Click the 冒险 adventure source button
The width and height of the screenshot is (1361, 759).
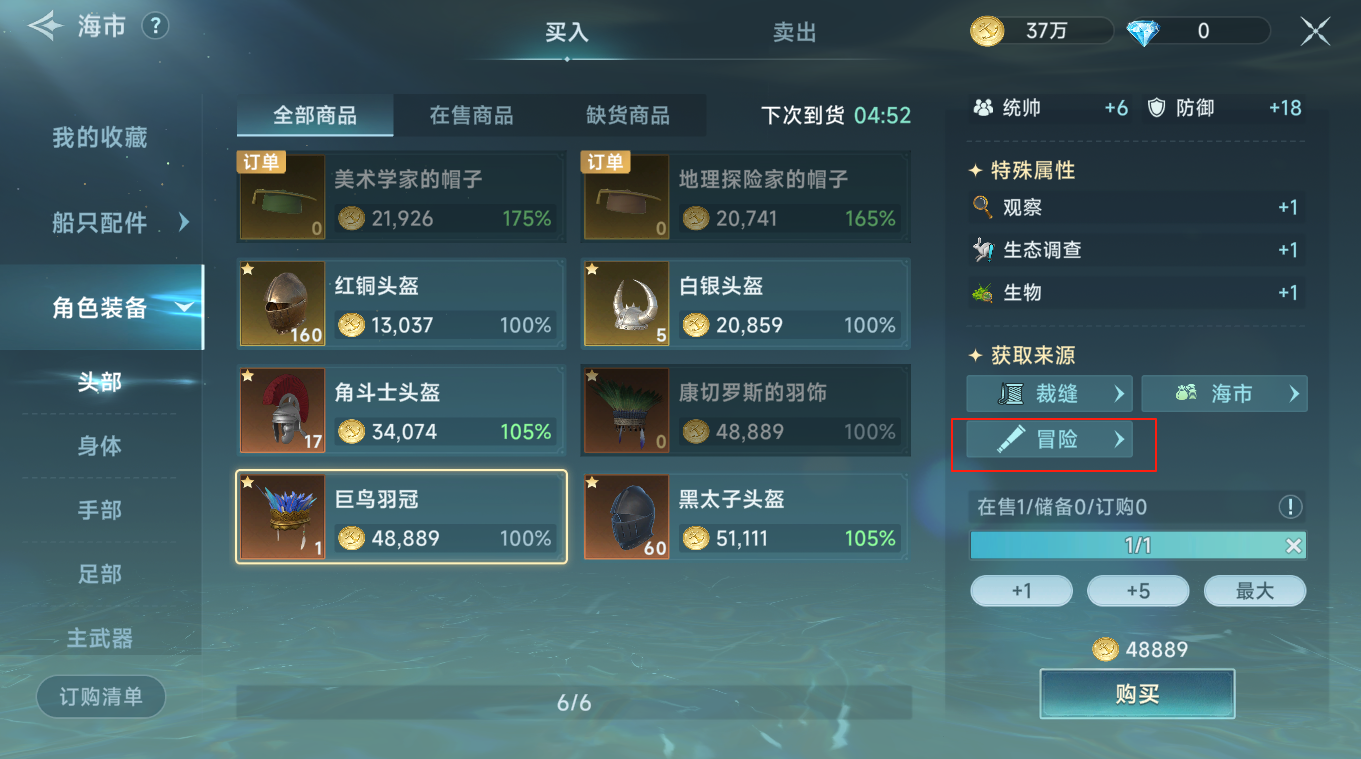click(x=1048, y=438)
